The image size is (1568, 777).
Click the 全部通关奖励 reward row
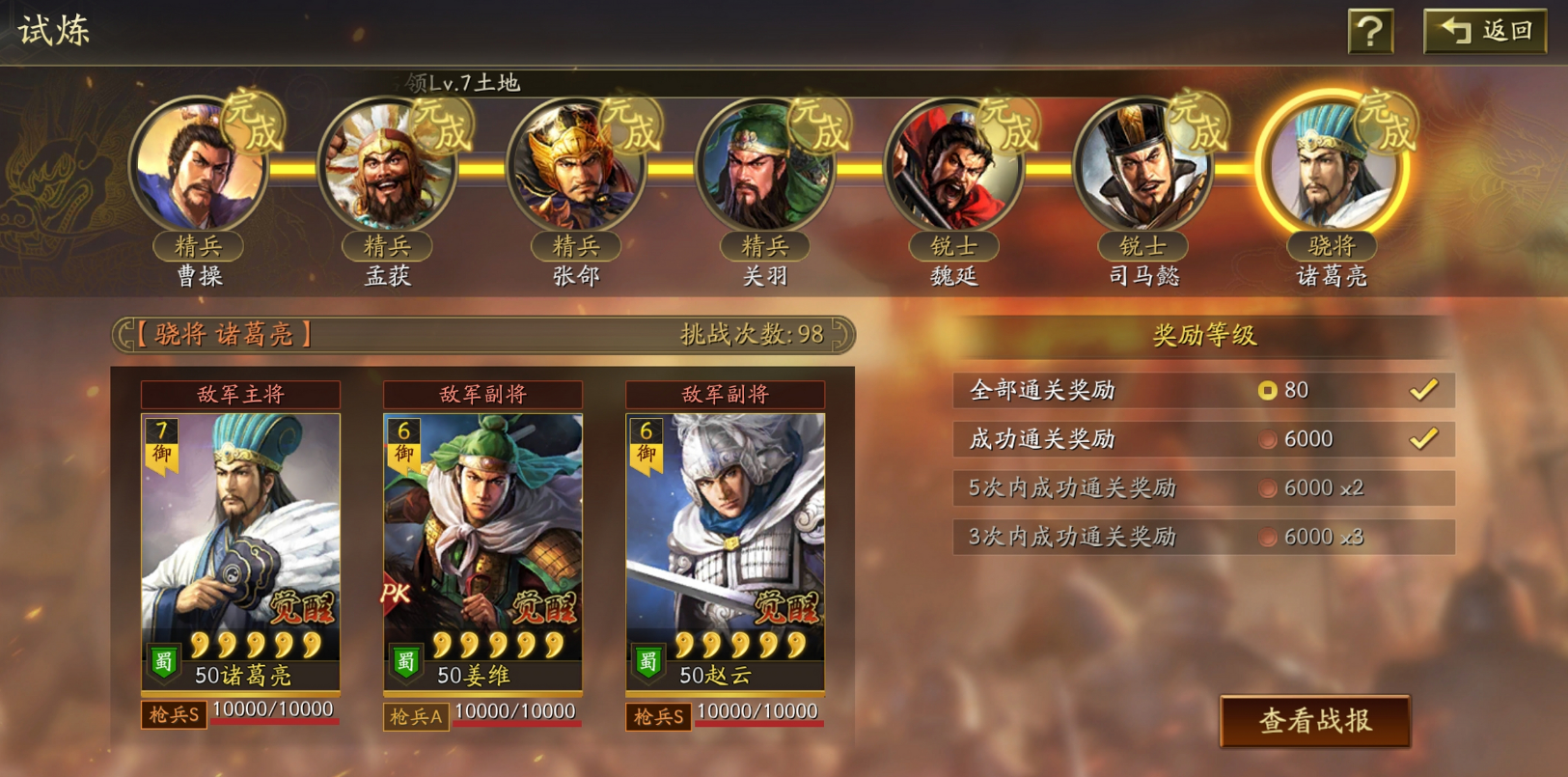click(1203, 390)
